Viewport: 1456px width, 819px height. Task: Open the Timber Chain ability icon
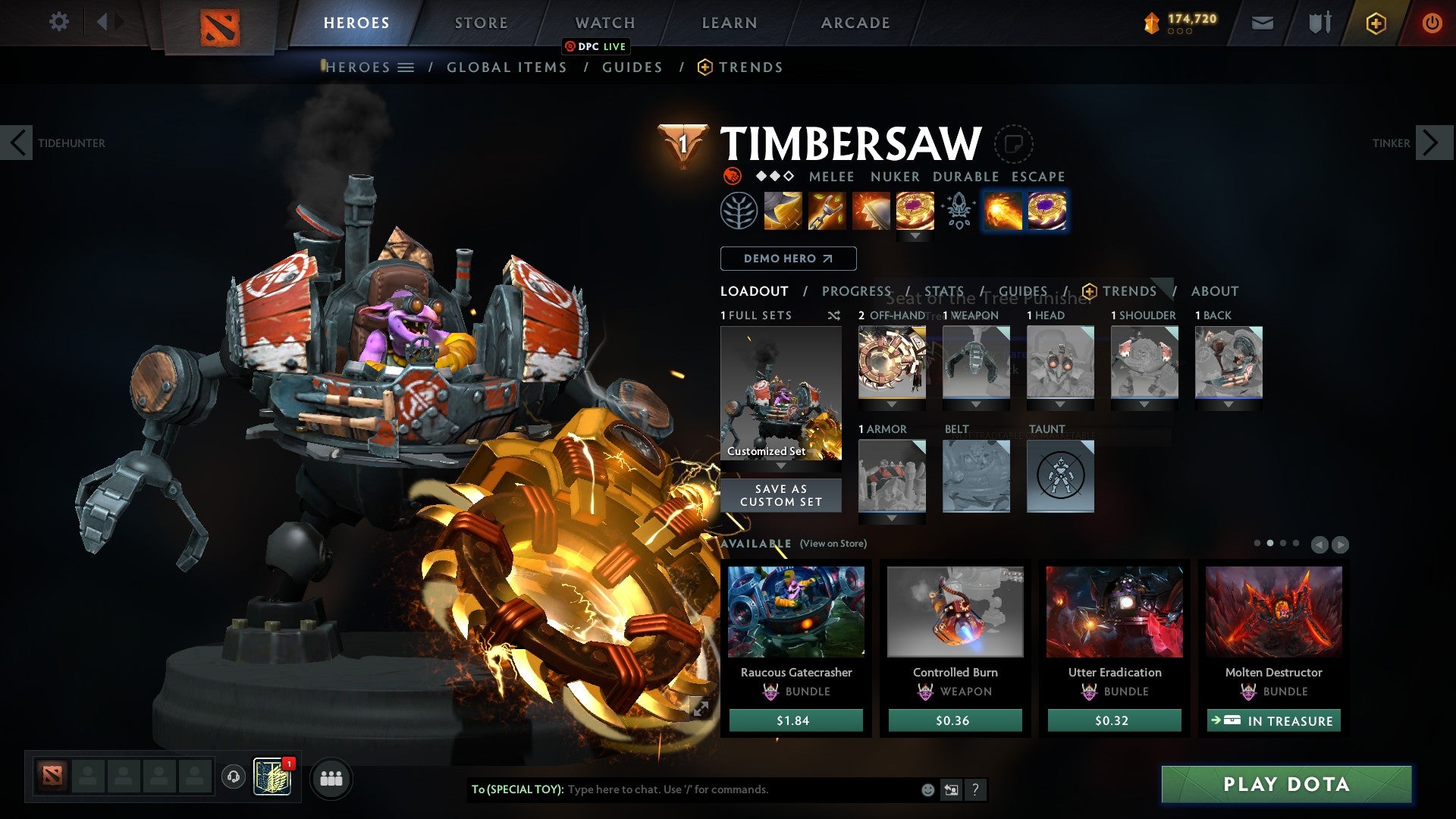[x=827, y=211]
